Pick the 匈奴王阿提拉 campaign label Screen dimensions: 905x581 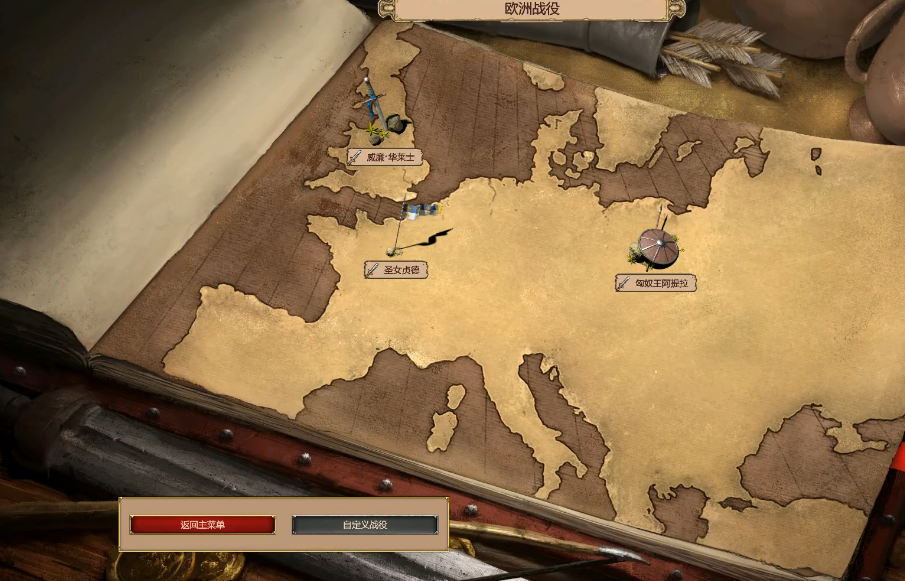[x=655, y=283]
